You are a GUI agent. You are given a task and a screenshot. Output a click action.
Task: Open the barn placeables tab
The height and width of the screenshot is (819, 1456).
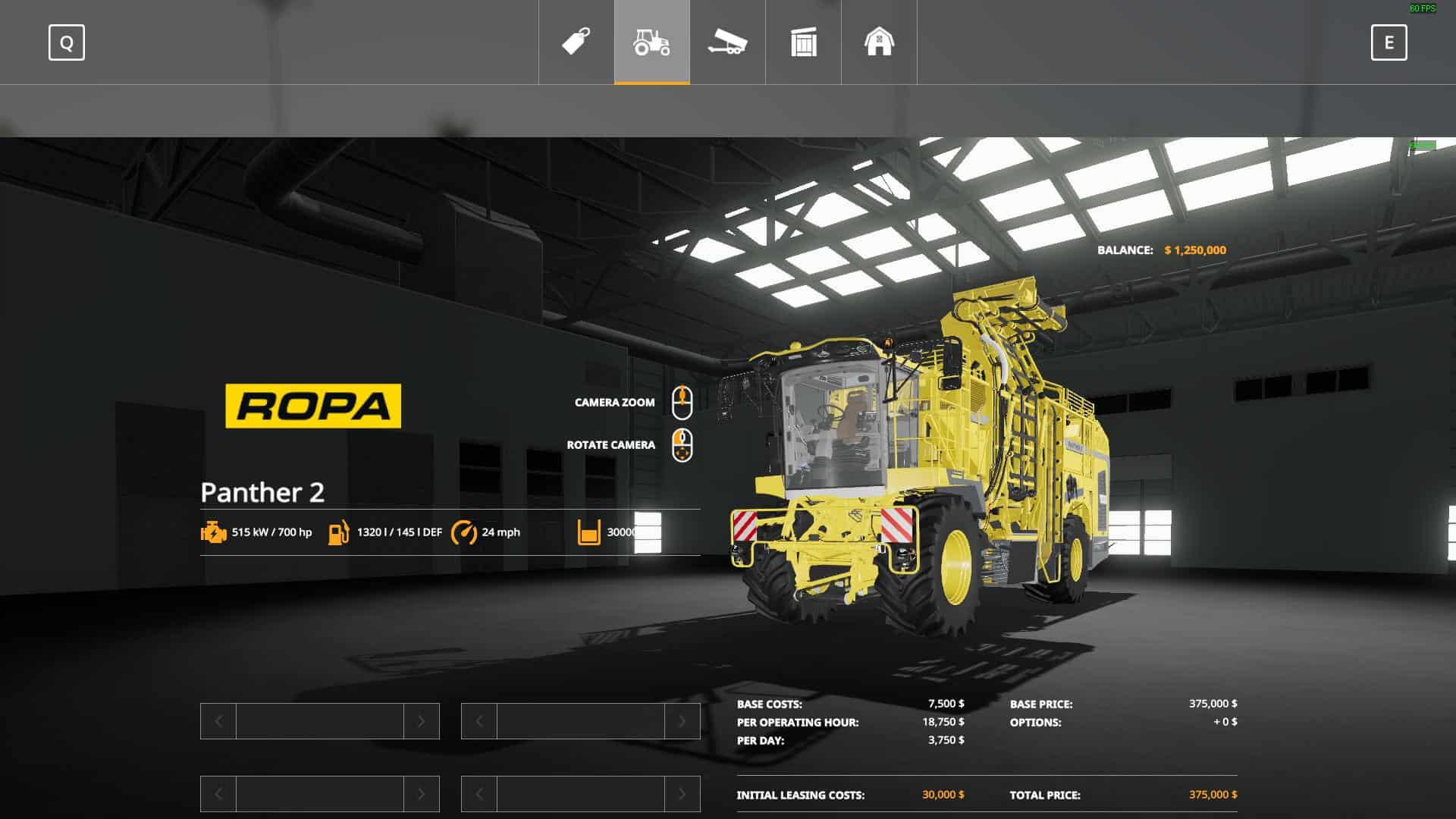coord(880,42)
